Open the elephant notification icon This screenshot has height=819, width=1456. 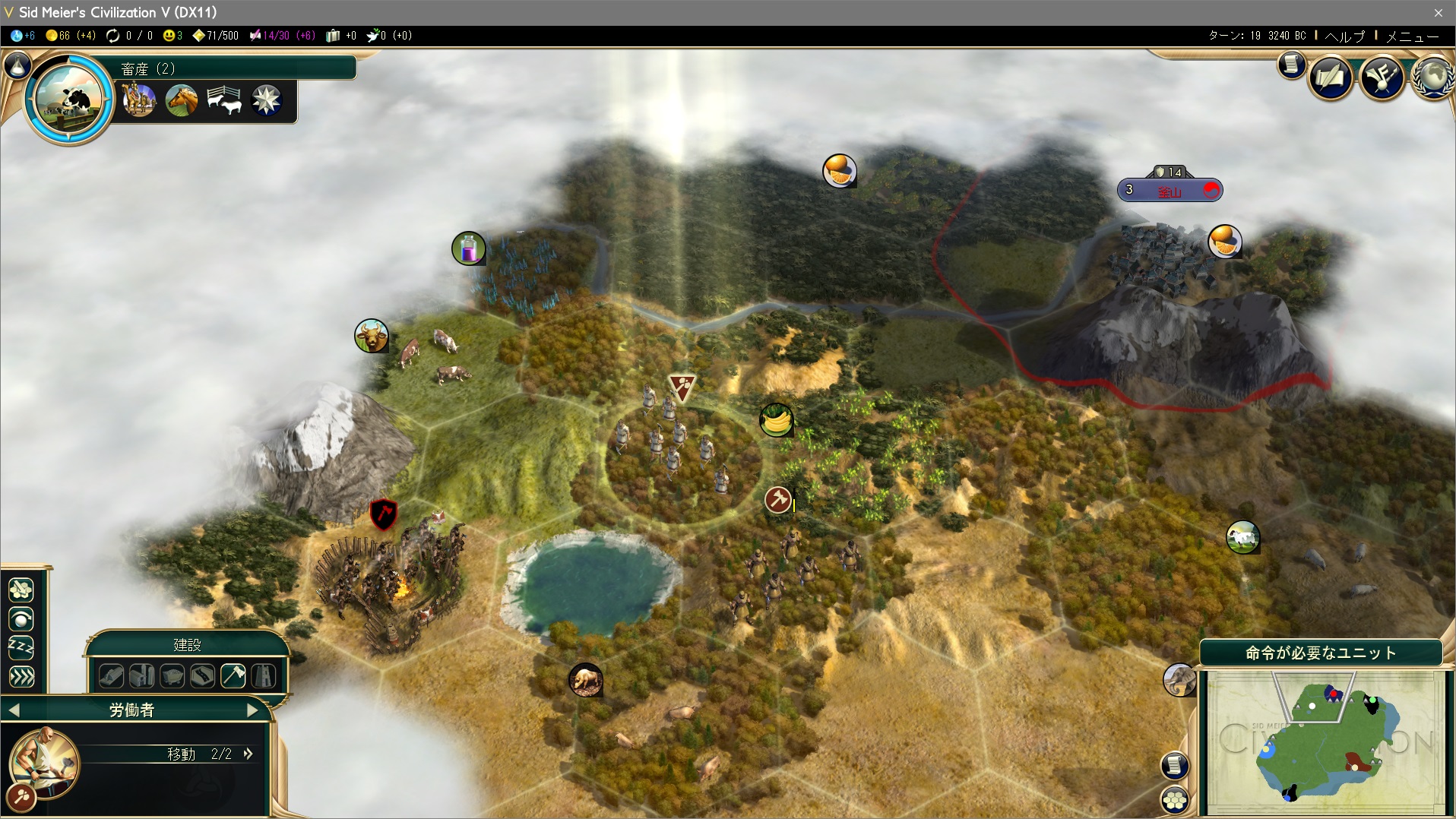tap(1179, 679)
